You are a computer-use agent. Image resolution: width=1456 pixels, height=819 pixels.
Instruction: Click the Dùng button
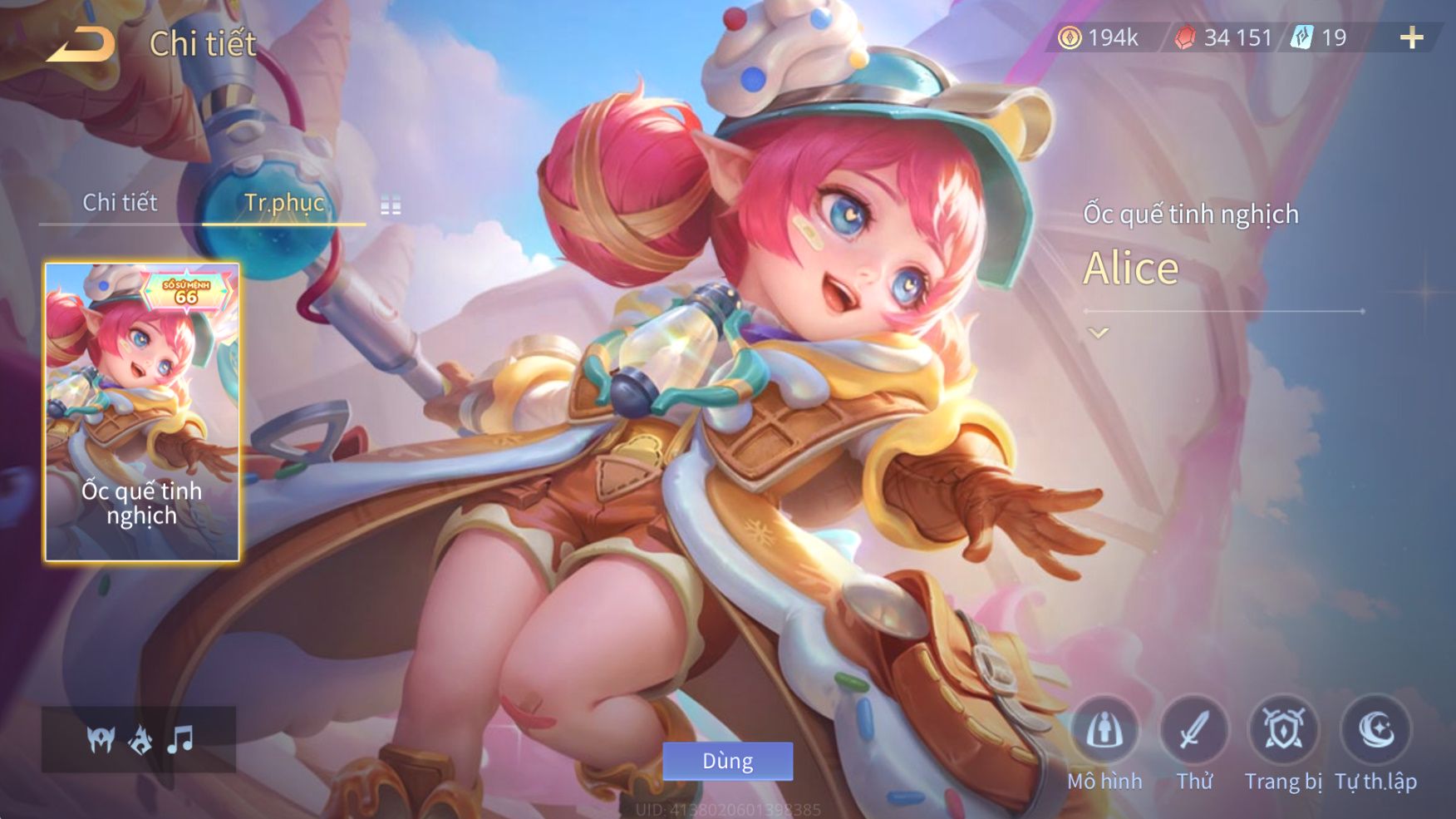tap(727, 761)
